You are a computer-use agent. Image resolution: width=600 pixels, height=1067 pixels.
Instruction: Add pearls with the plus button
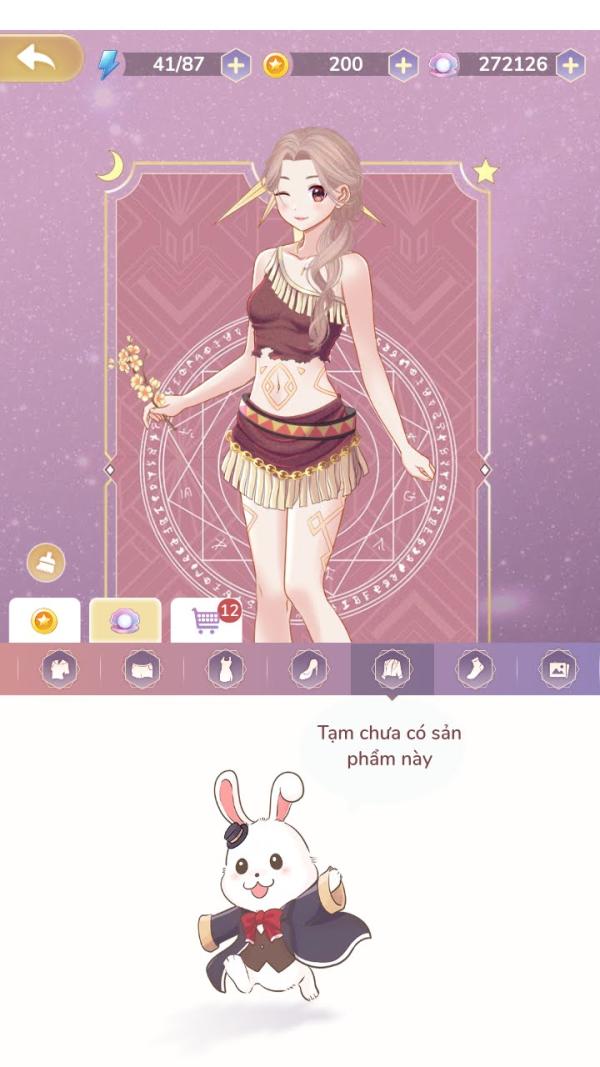[570, 65]
